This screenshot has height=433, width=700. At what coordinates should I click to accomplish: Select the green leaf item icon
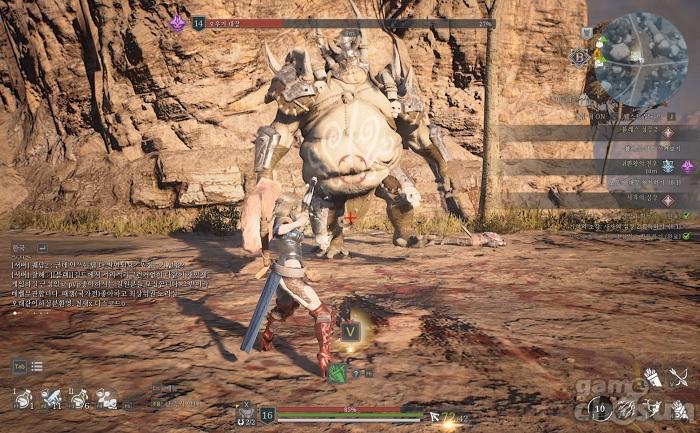point(338,373)
